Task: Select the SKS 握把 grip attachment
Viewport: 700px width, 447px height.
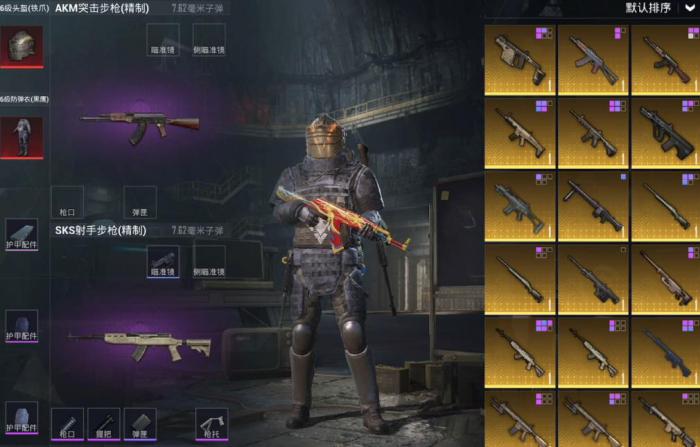Action: point(103,424)
